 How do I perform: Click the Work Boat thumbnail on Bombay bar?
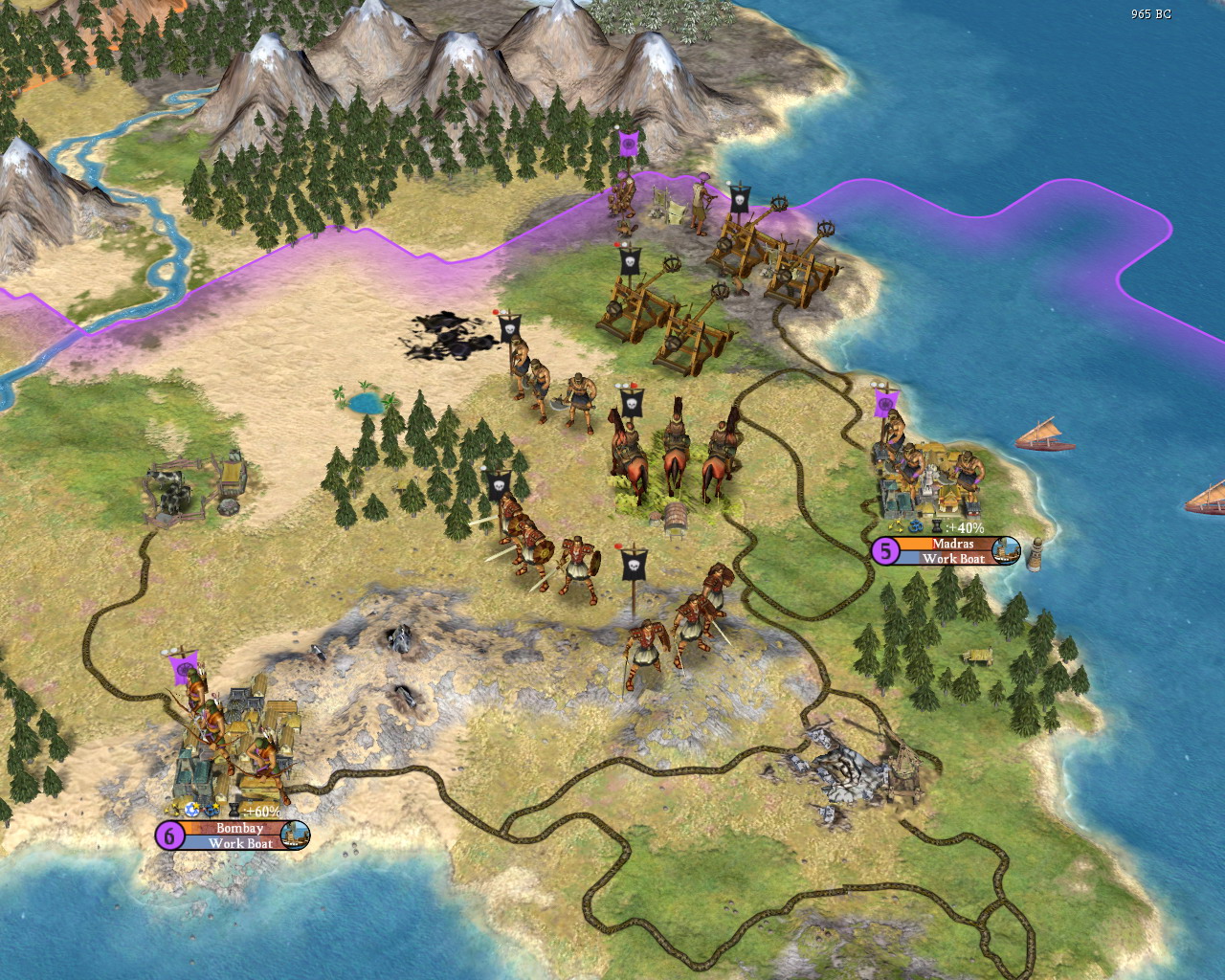296,836
